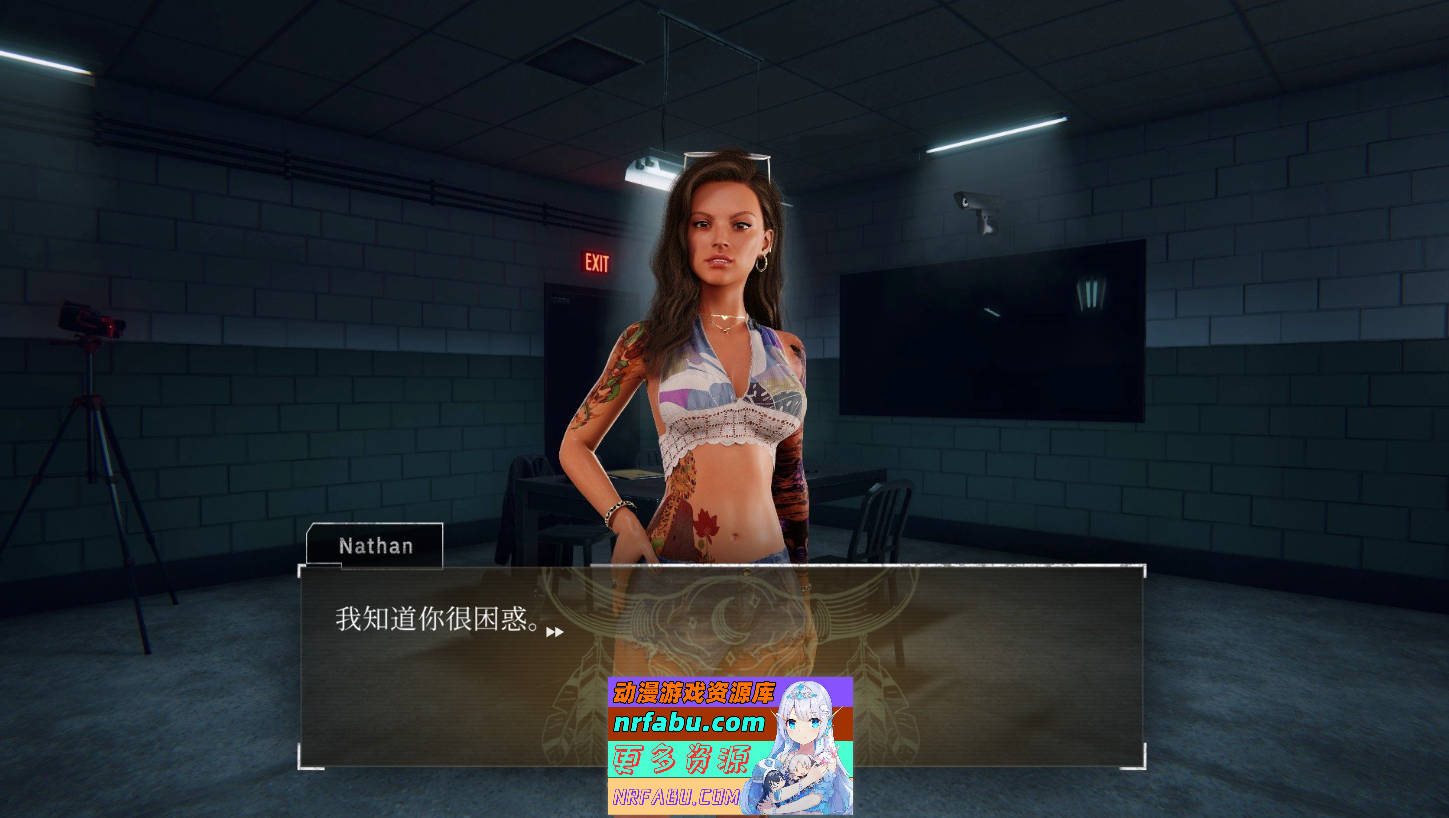The width and height of the screenshot is (1449, 818).
Task: Click the corner bracket of the dialogue frame
Action: point(303,570)
